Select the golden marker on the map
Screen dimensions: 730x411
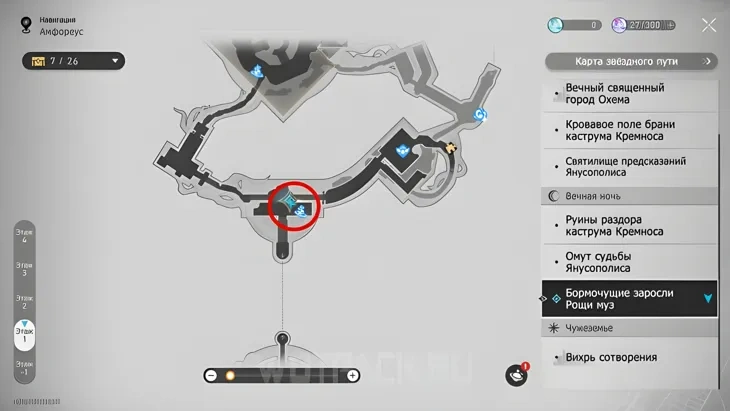tap(452, 148)
